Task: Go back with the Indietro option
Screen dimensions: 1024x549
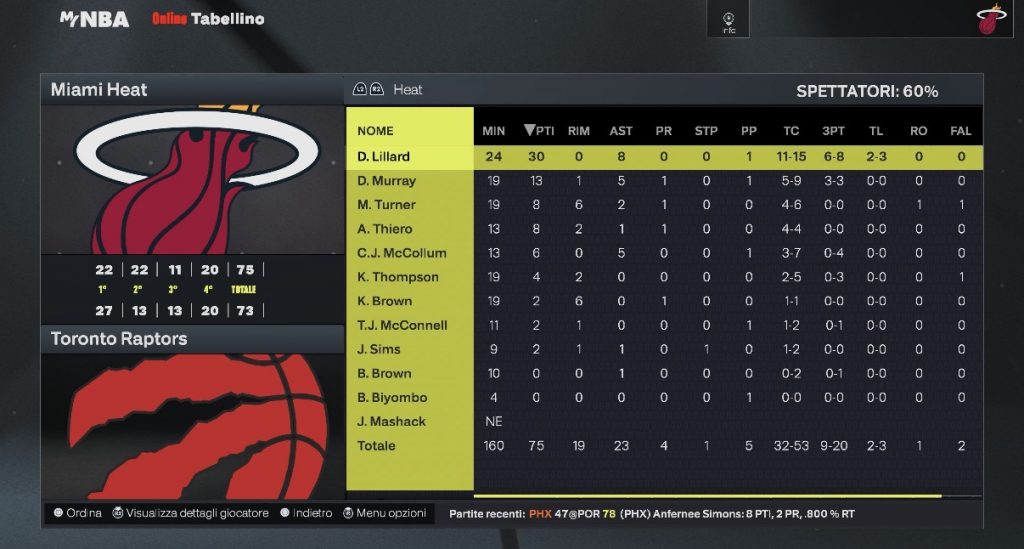Action: point(306,513)
